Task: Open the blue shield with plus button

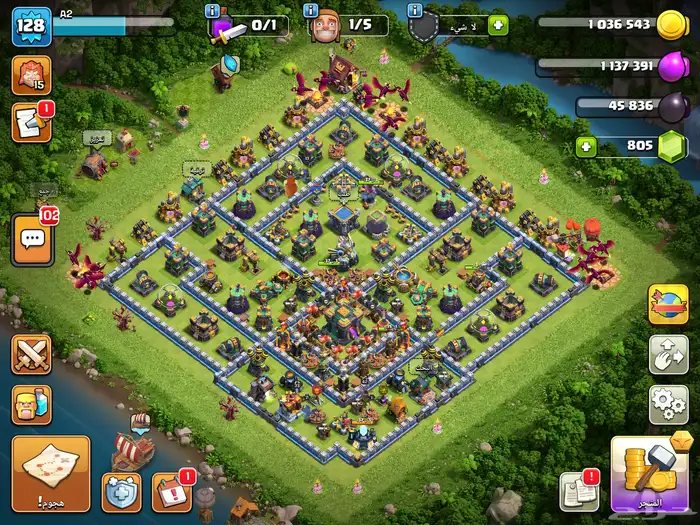Action: click(121, 492)
